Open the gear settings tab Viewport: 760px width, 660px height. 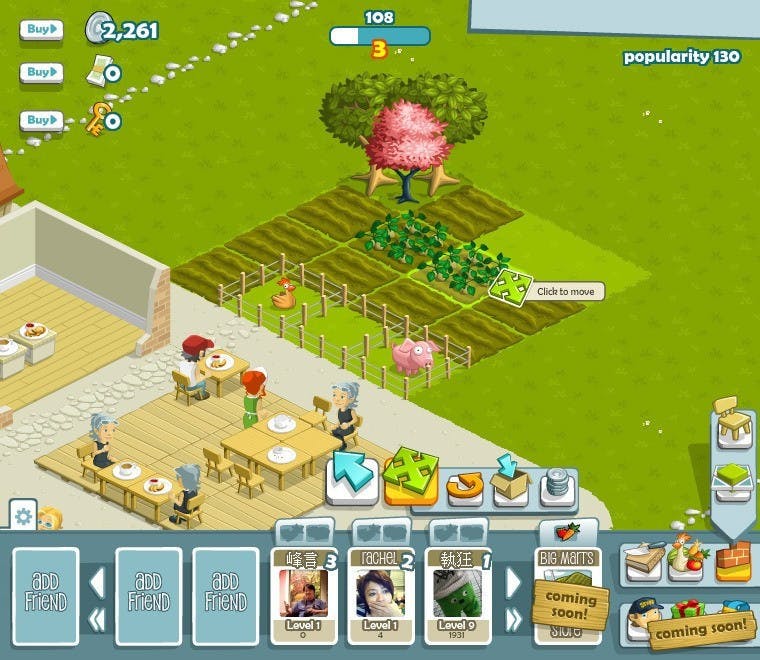[23, 517]
